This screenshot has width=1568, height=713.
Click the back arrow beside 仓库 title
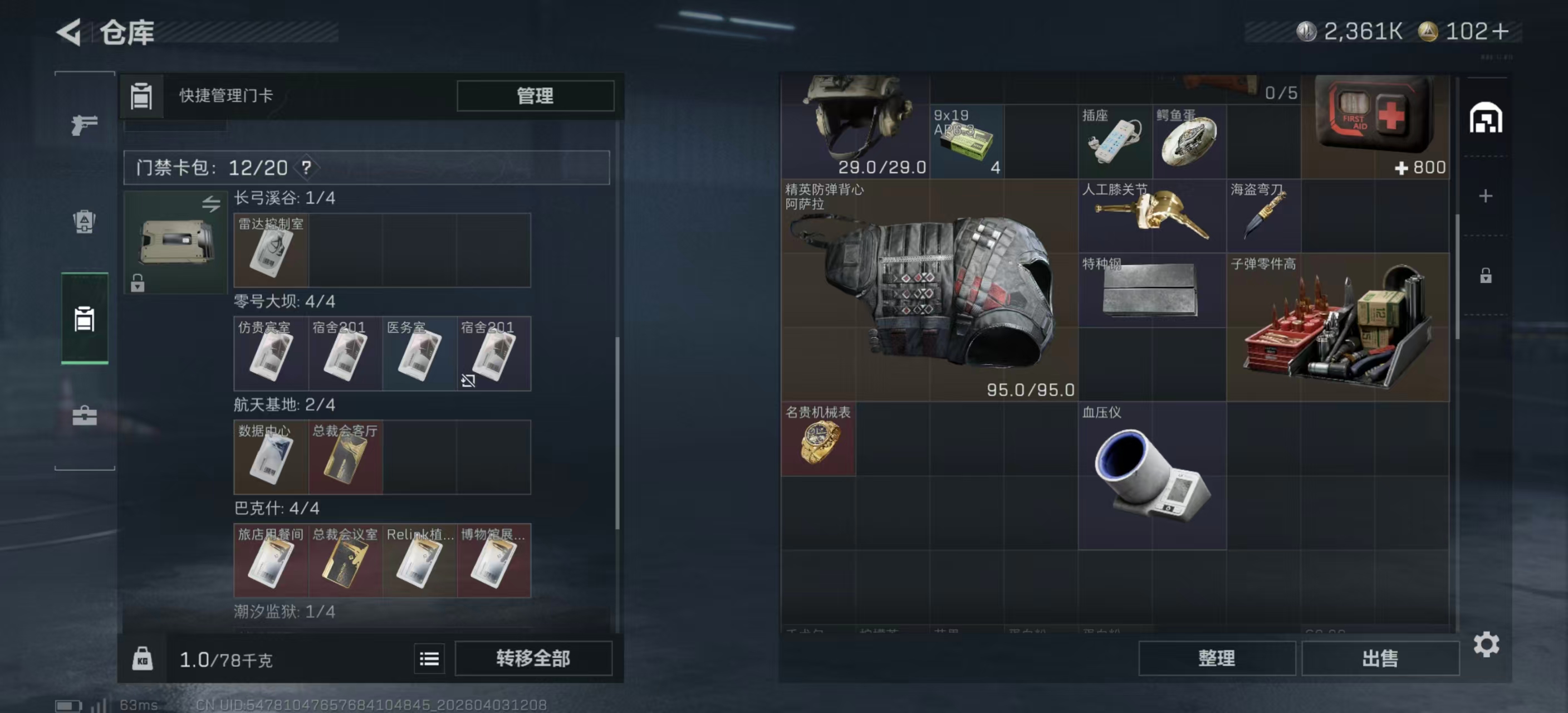69,32
